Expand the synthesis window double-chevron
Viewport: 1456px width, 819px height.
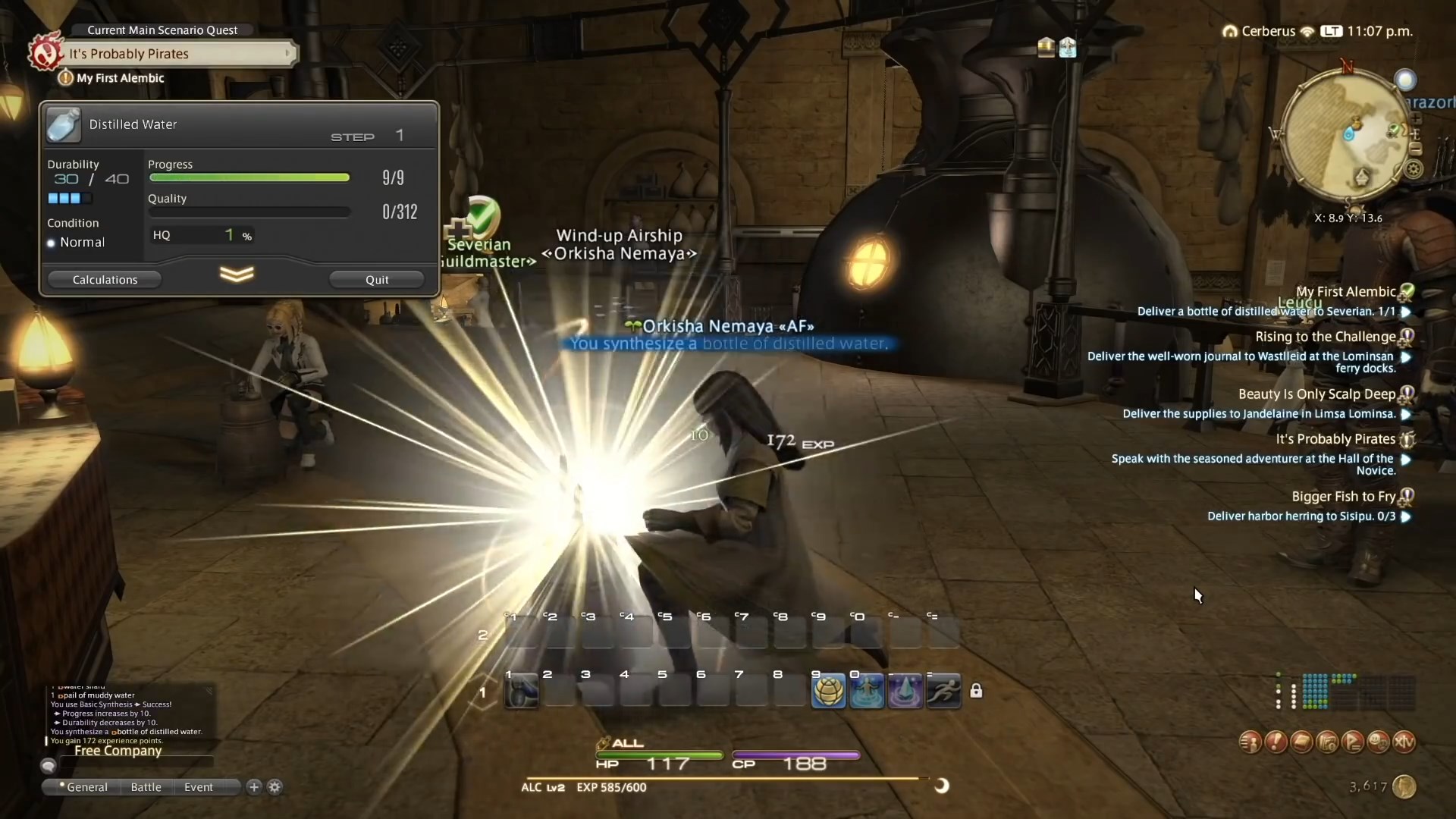click(237, 275)
